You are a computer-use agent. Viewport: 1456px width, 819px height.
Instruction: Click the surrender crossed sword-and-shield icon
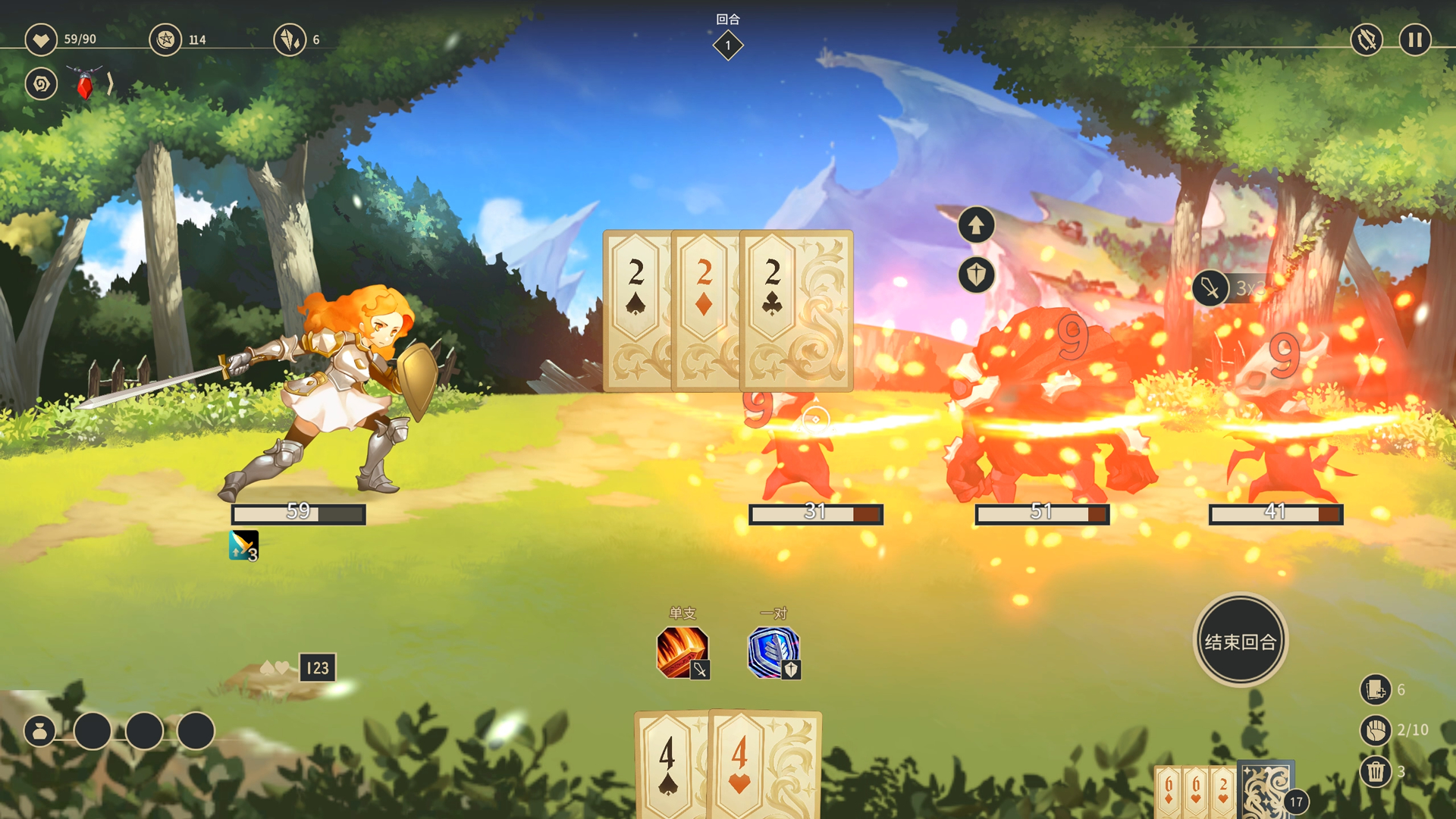coord(1365,39)
